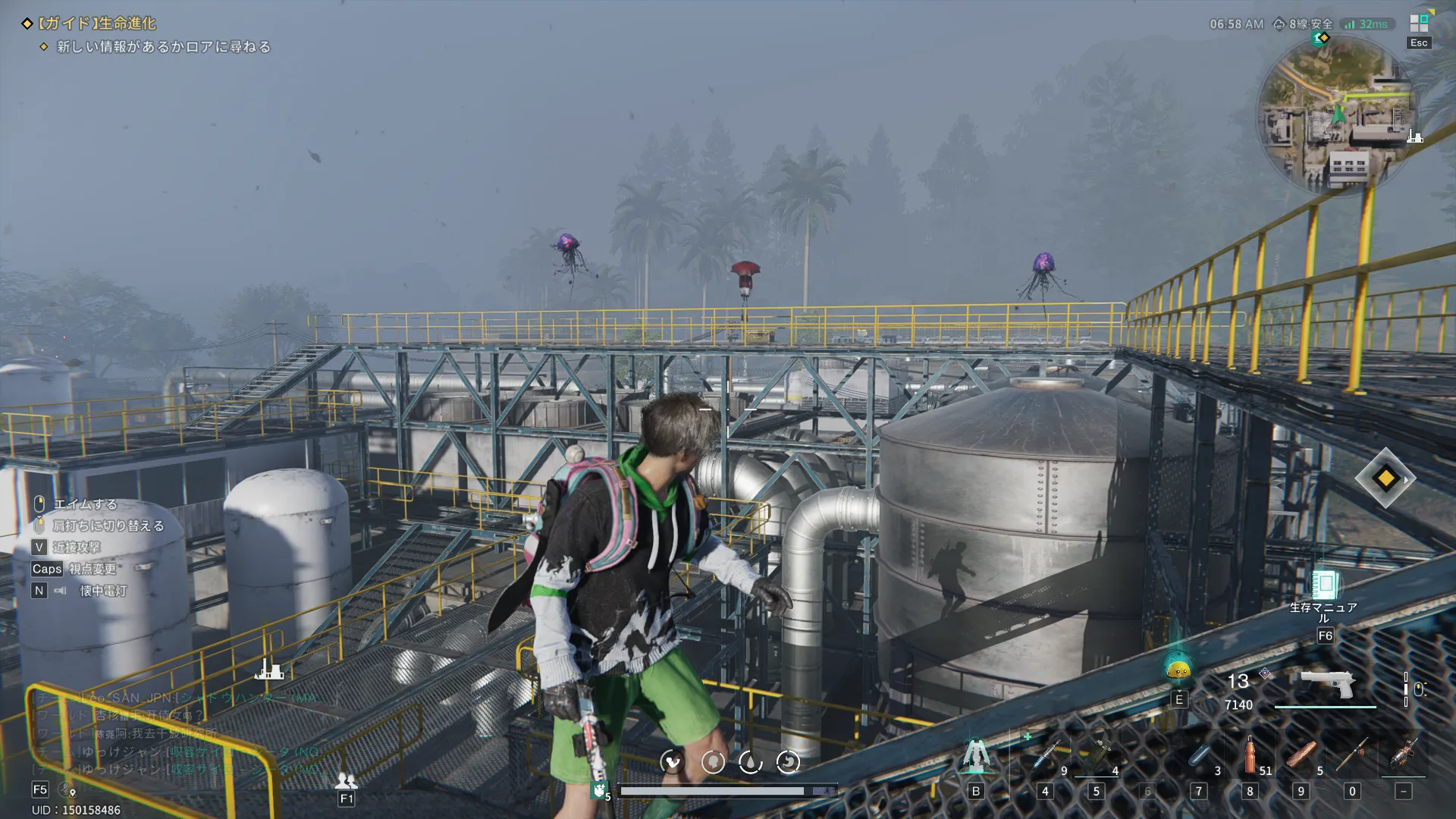Use the blue capsule pill item

coord(1200,755)
